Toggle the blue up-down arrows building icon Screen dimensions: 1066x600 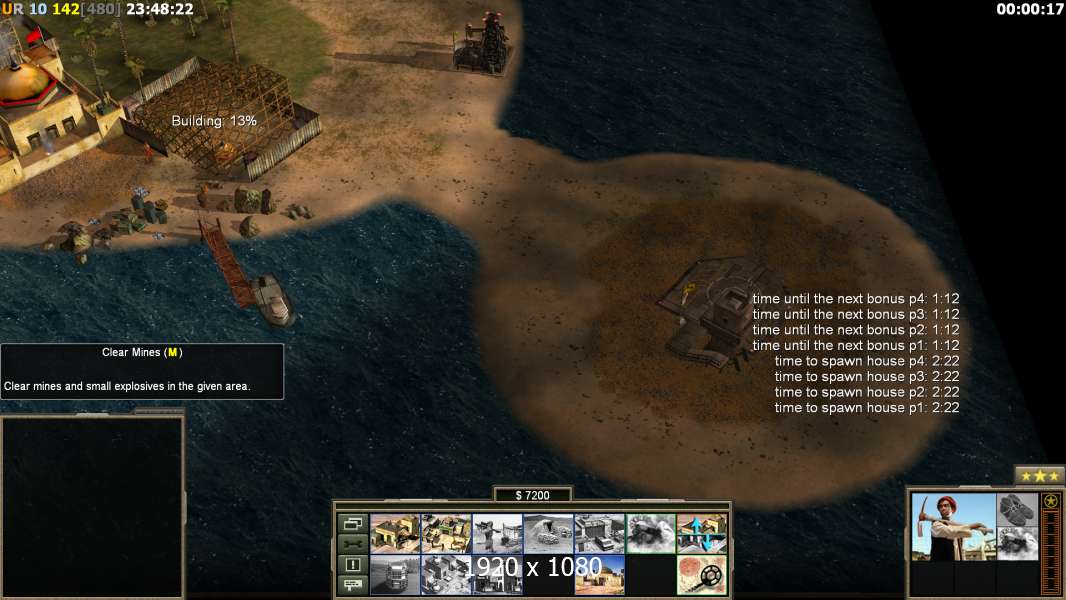701,534
